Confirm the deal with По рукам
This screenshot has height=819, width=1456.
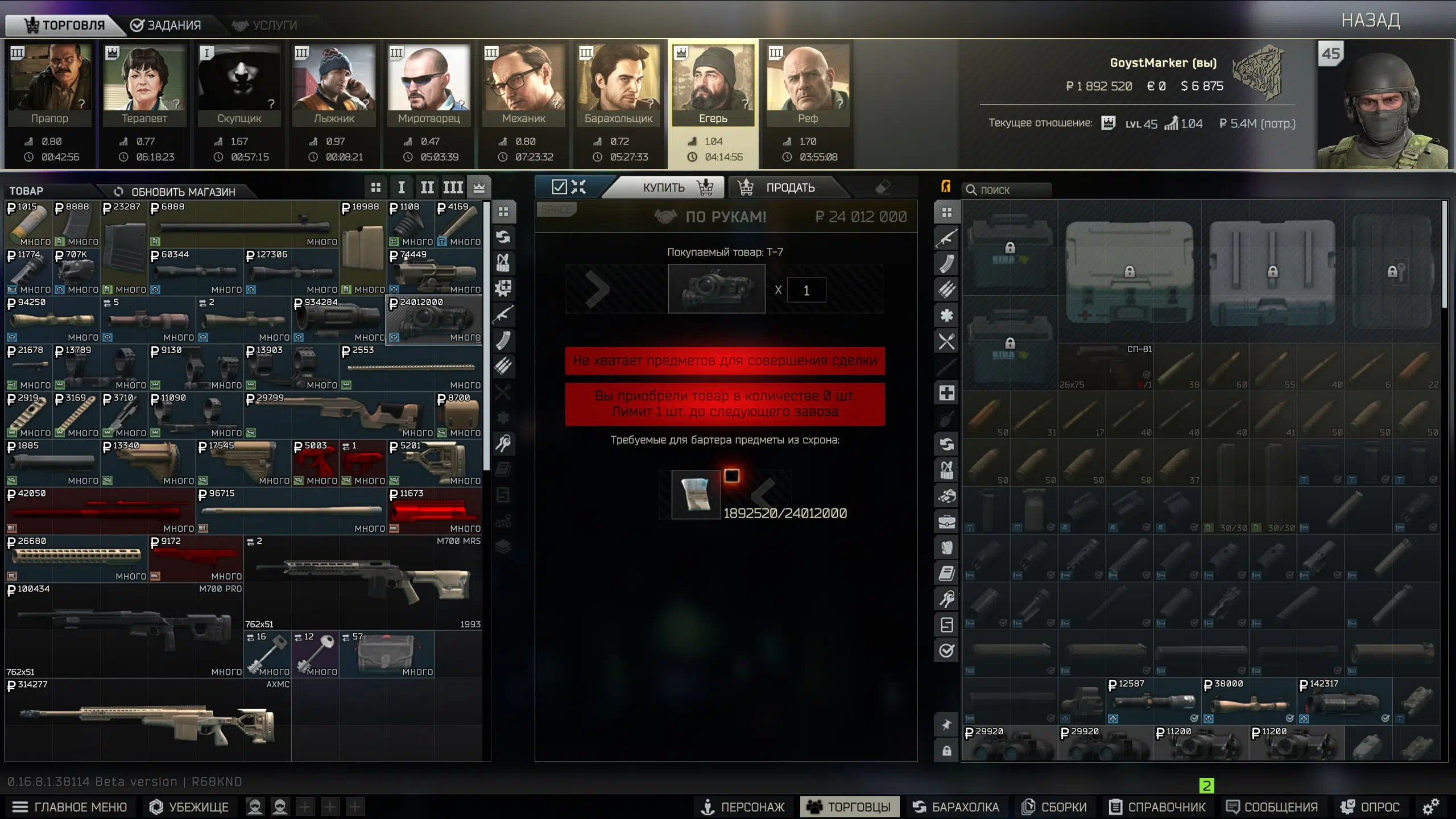(726, 217)
